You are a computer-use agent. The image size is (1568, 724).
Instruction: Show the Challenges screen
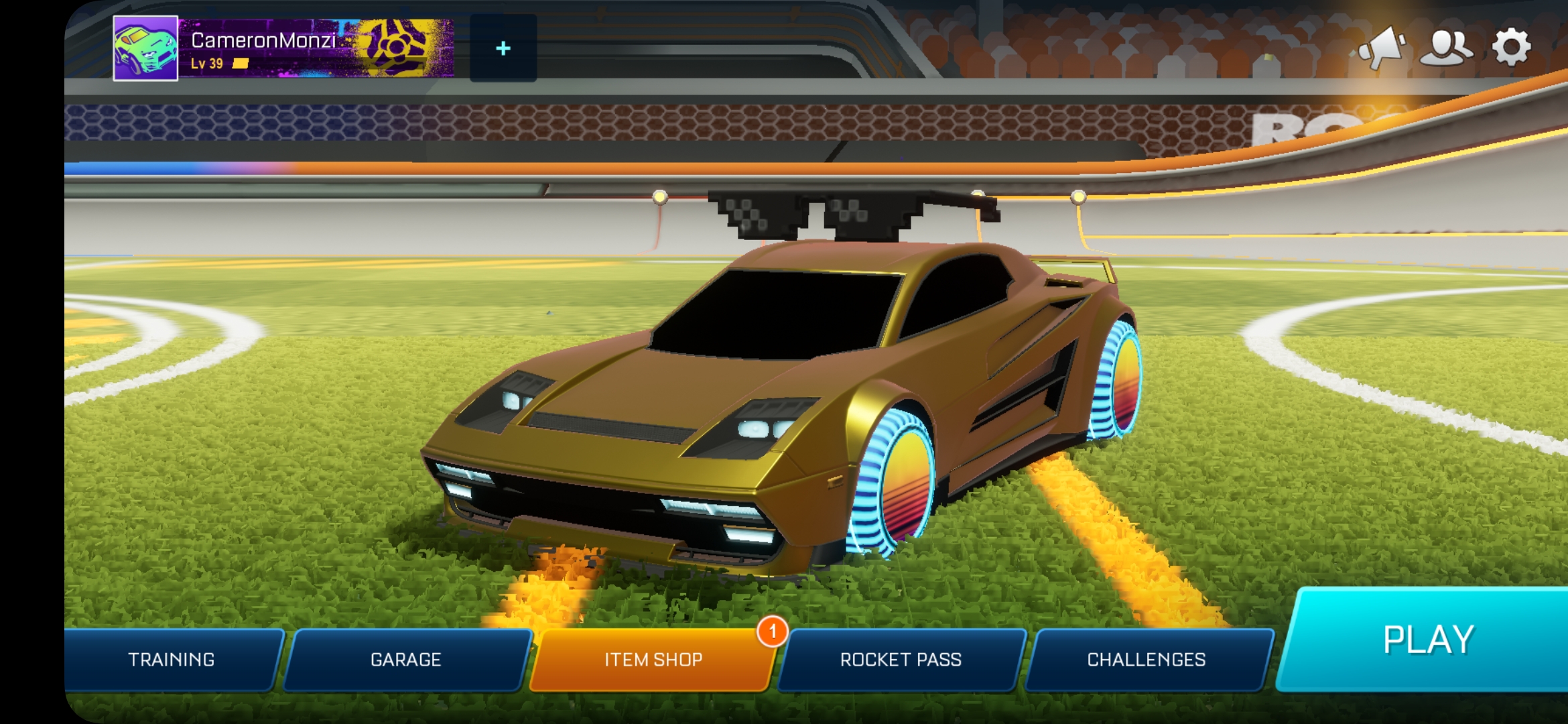coord(1147,660)
